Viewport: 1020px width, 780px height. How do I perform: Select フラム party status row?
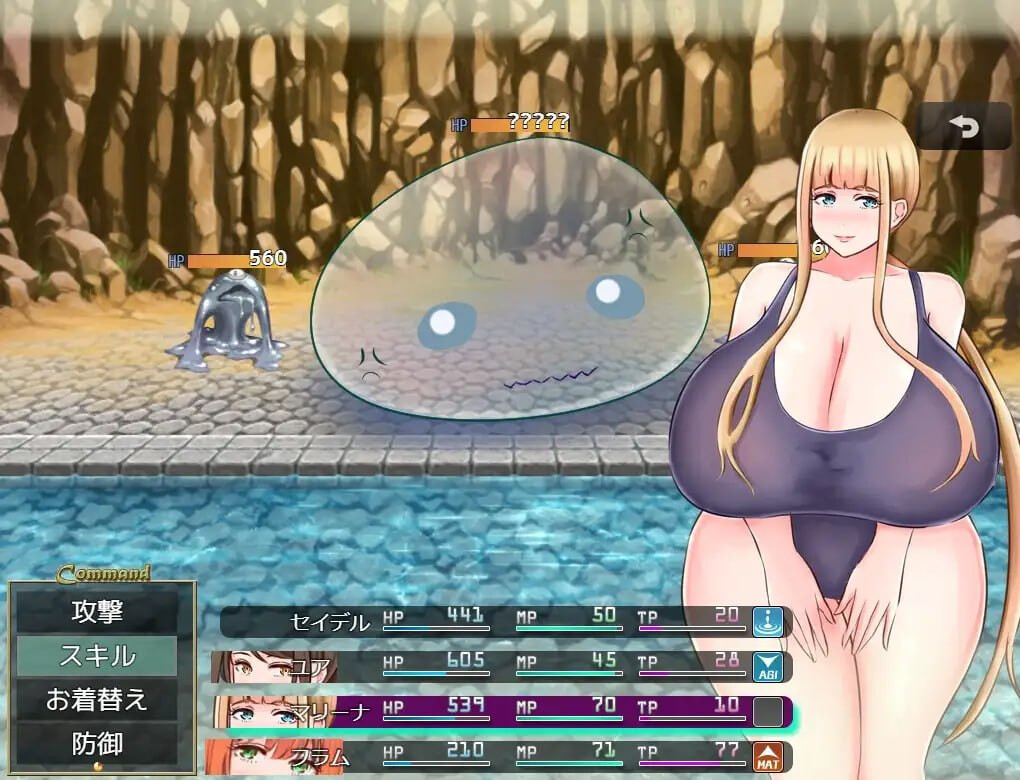coord(500,757)
